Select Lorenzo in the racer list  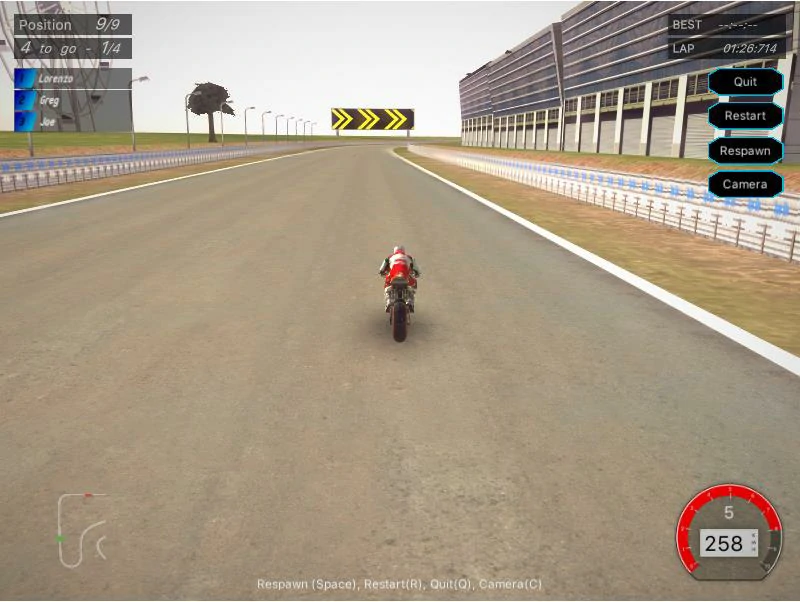tap(72, 79)
